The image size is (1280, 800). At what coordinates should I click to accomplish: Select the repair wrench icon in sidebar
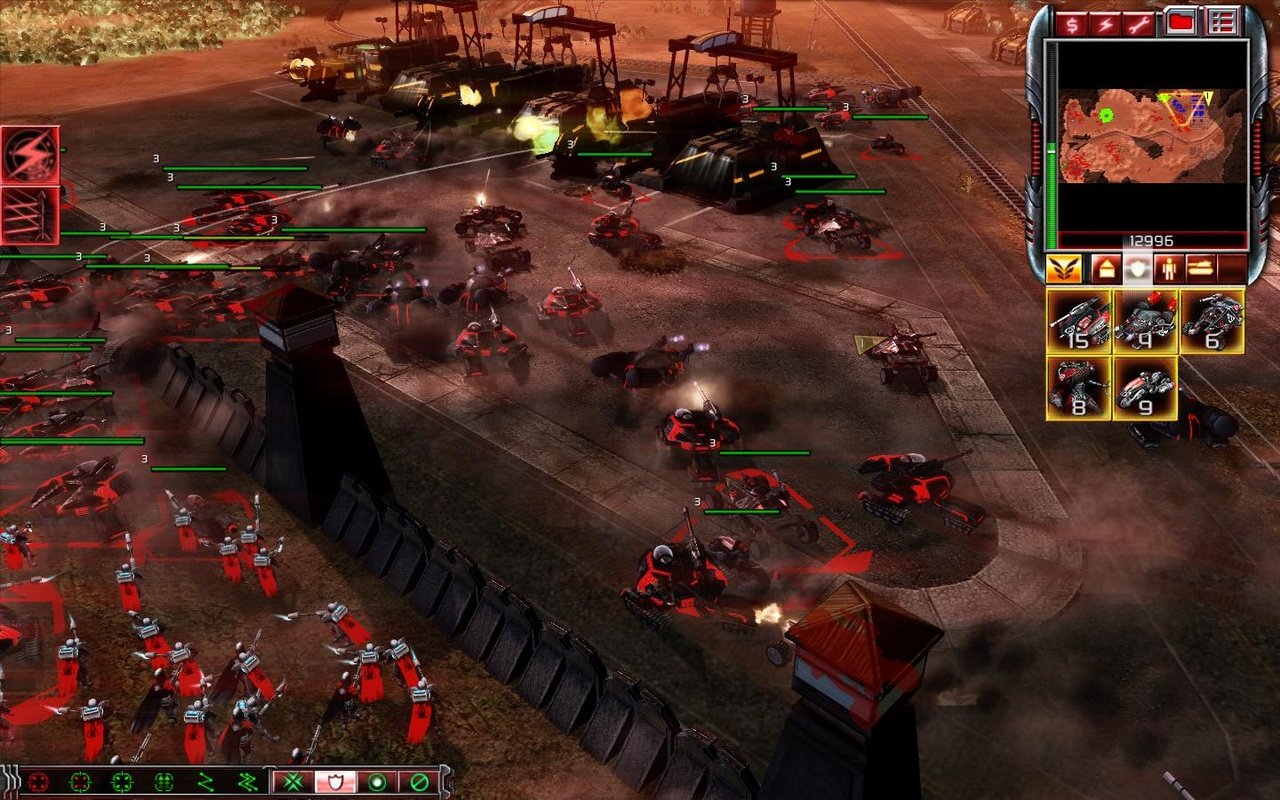click(x=1138, y=22)
